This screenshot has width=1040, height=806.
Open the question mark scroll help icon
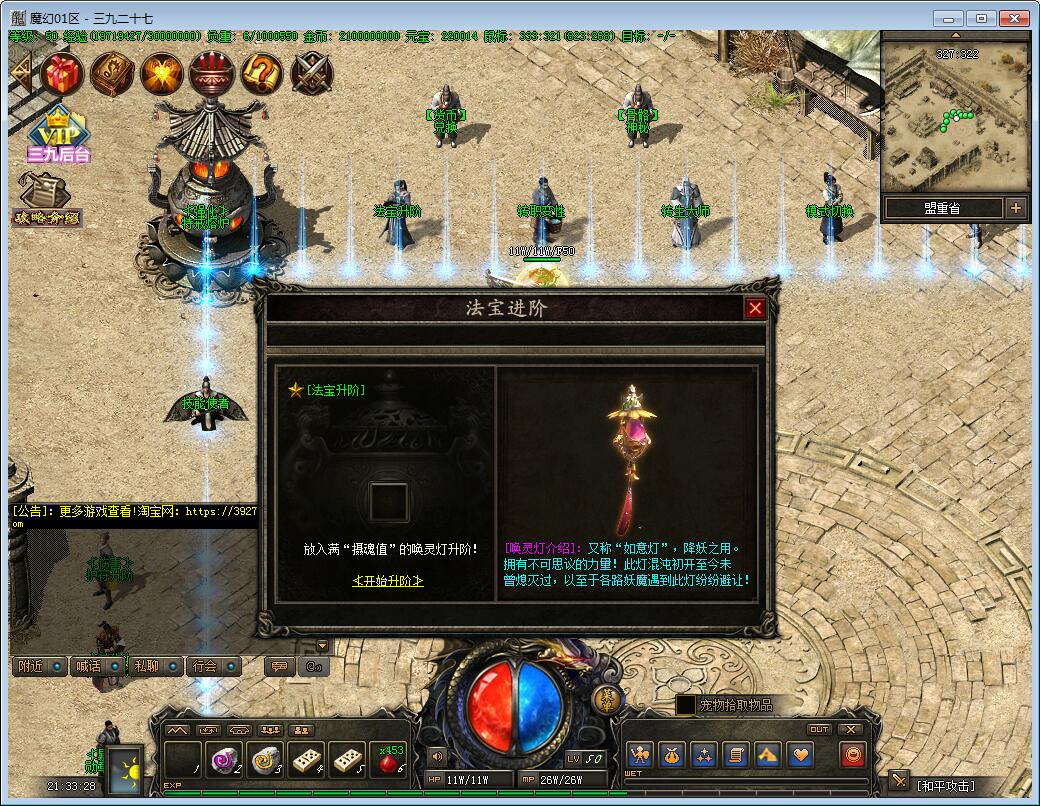262,73
